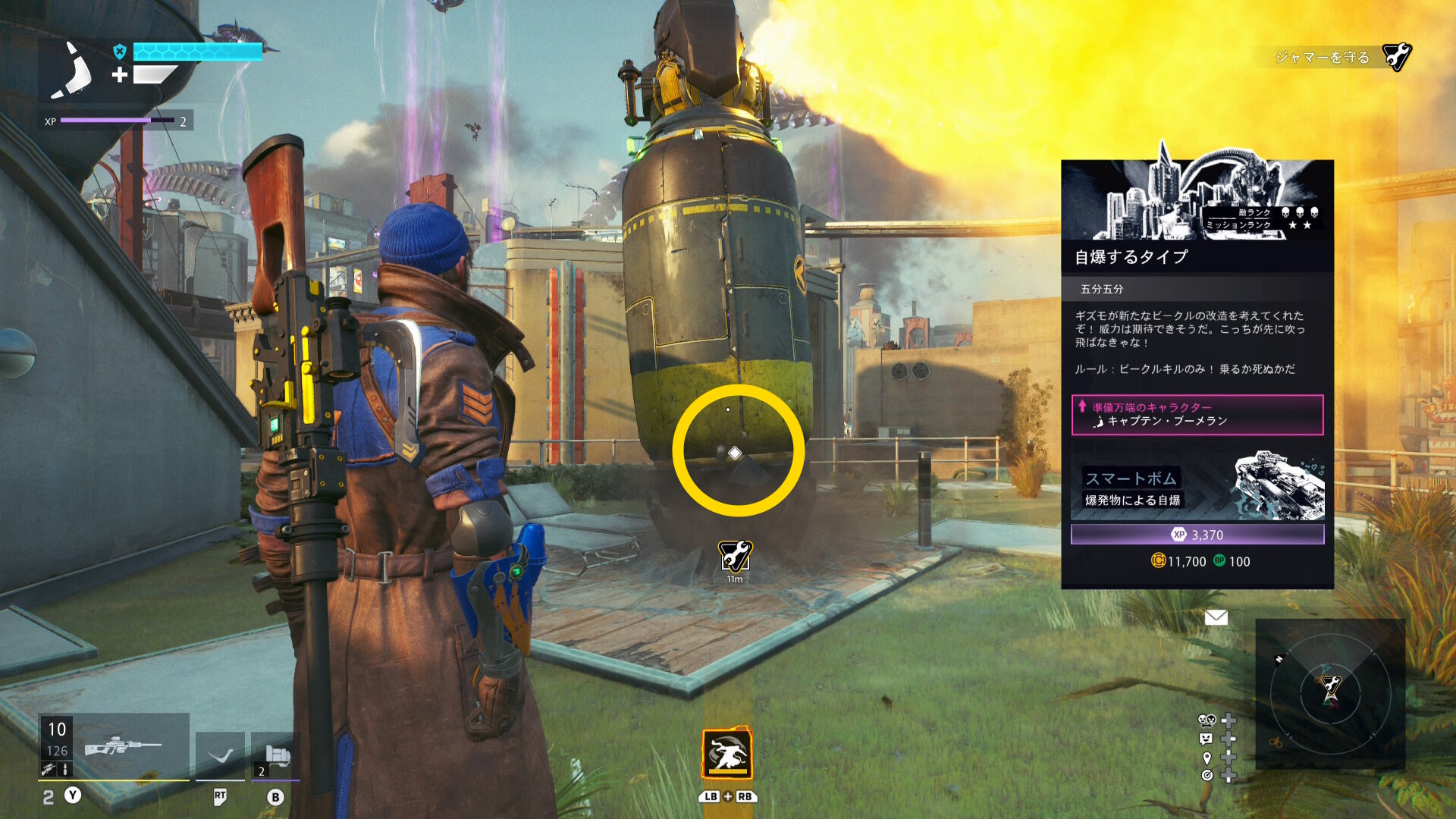This screenshot has height=819, width=1456.
Task: Choose the map pin shortcut icon
Action: tap(1207, 758)
